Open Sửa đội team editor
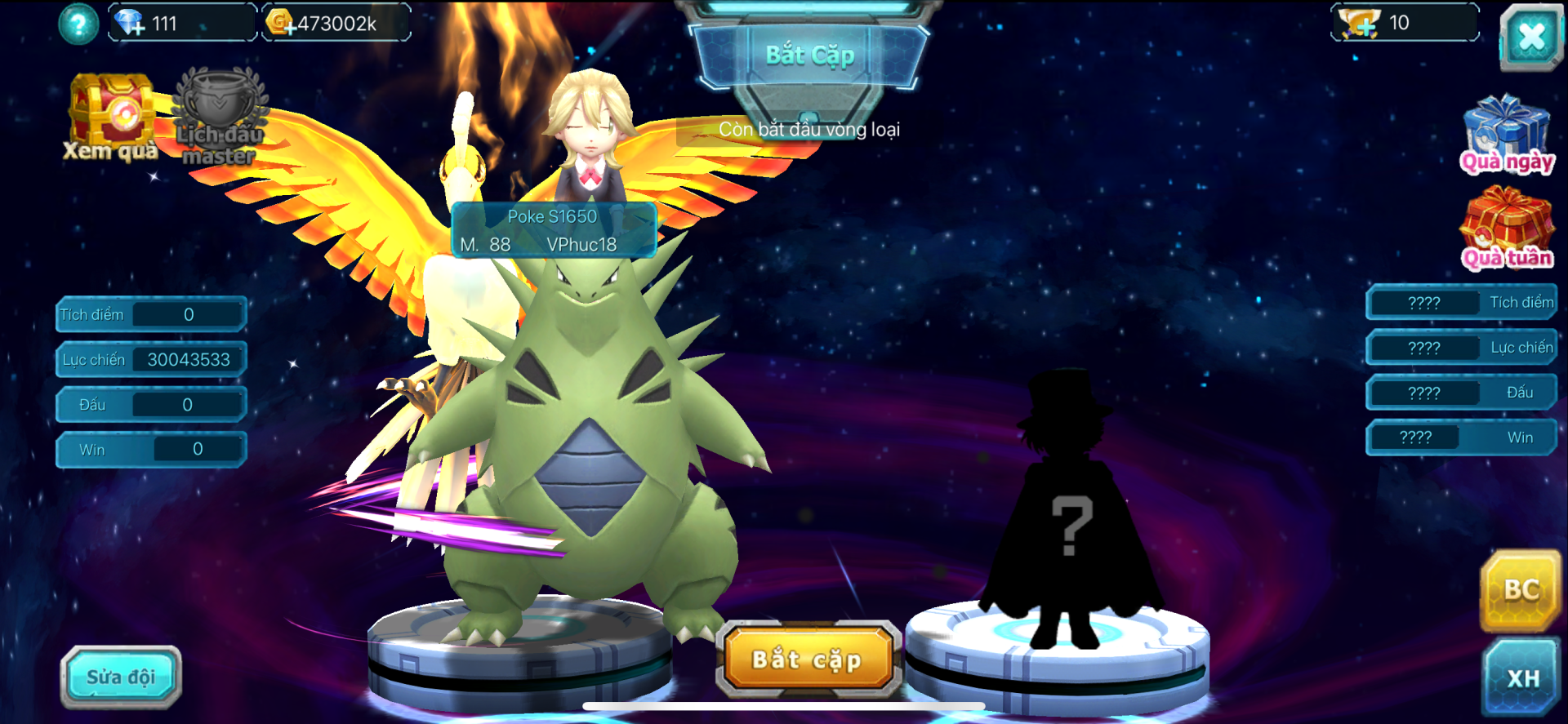 point(121,676)
